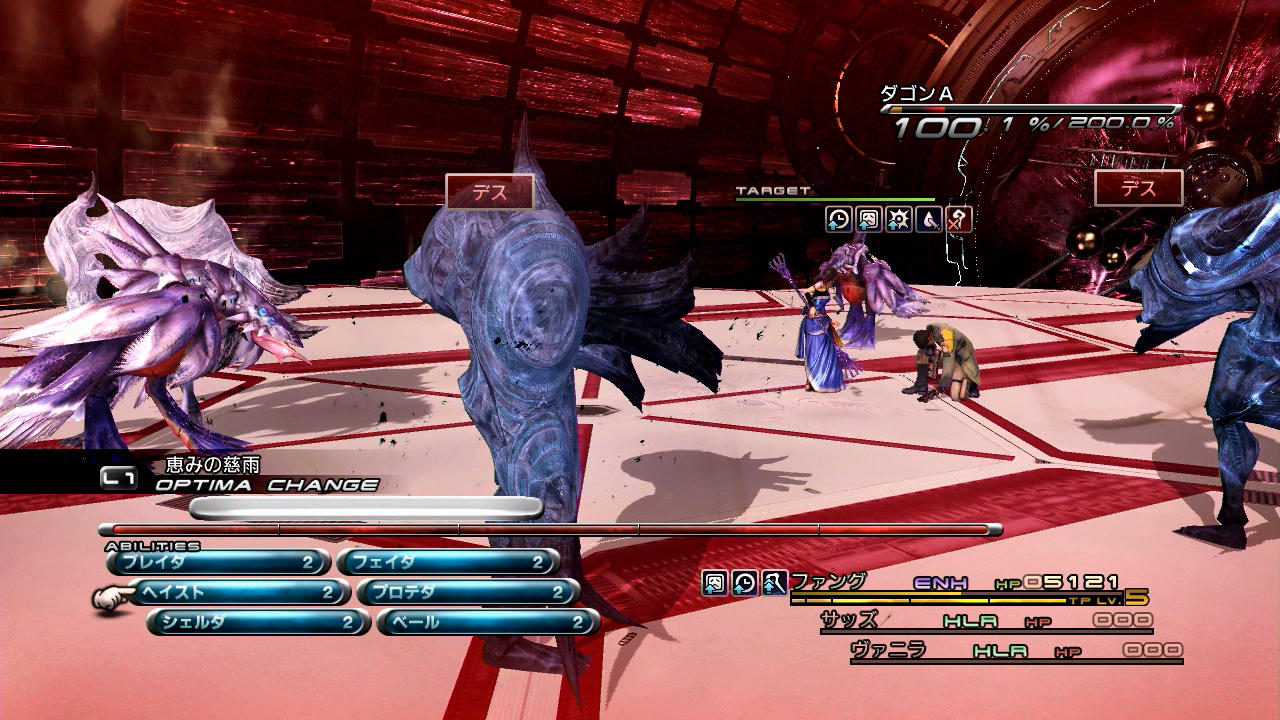The image size is (1280, 720).
Task: Select party member ファング
Action: coord(829,581)
